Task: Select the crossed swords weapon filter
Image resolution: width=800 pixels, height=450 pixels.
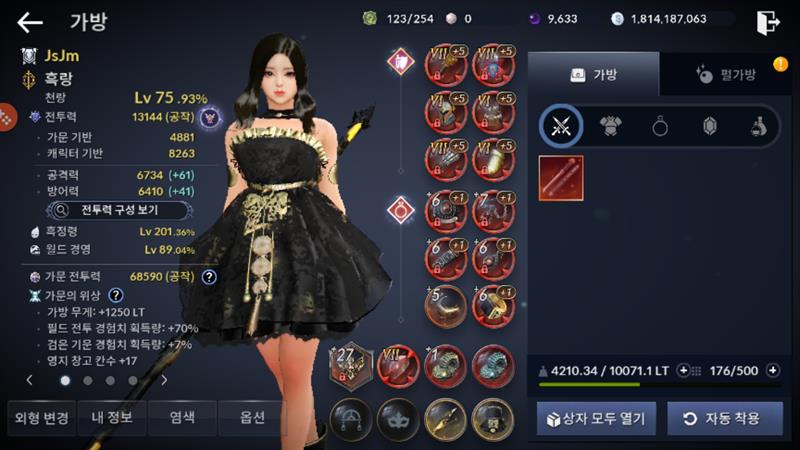Action: click(562, 125)
